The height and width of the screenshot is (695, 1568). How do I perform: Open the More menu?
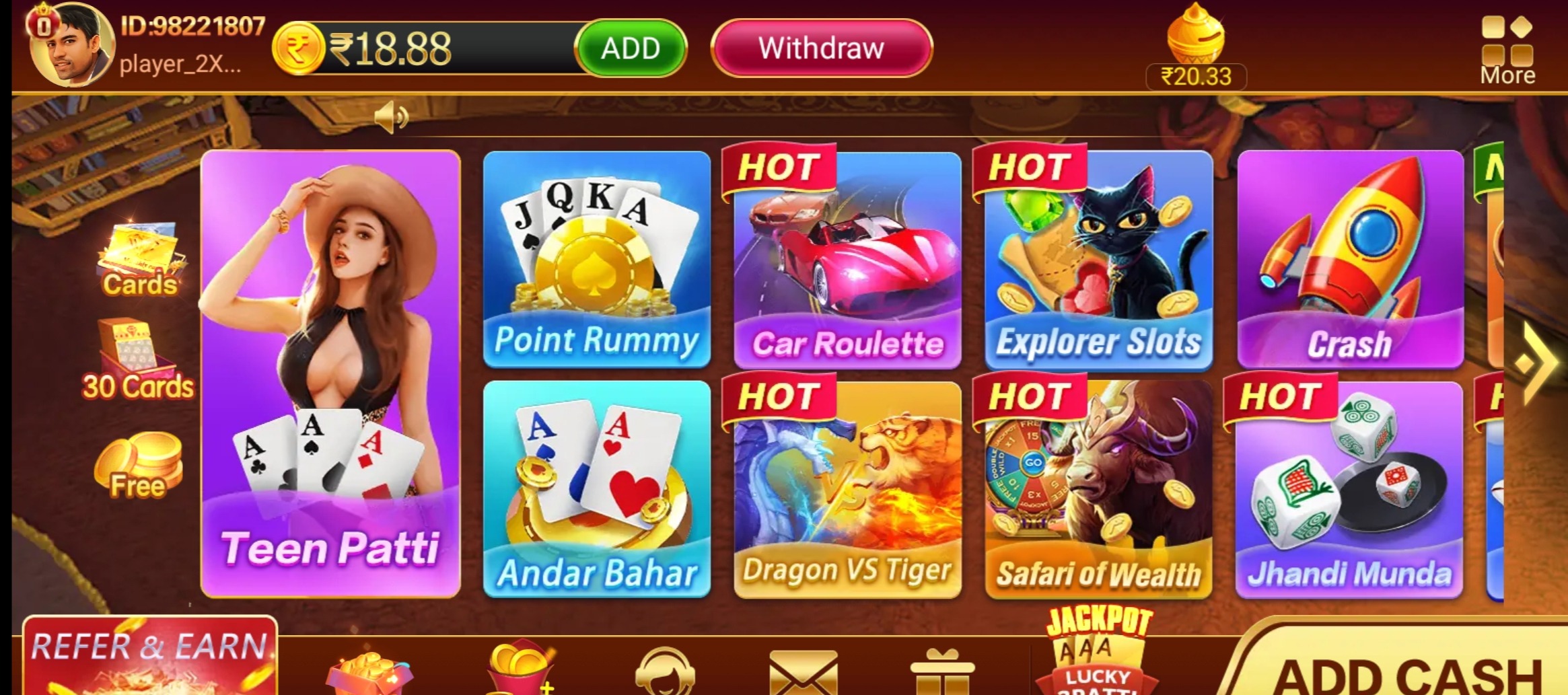tap(1507, 50)
